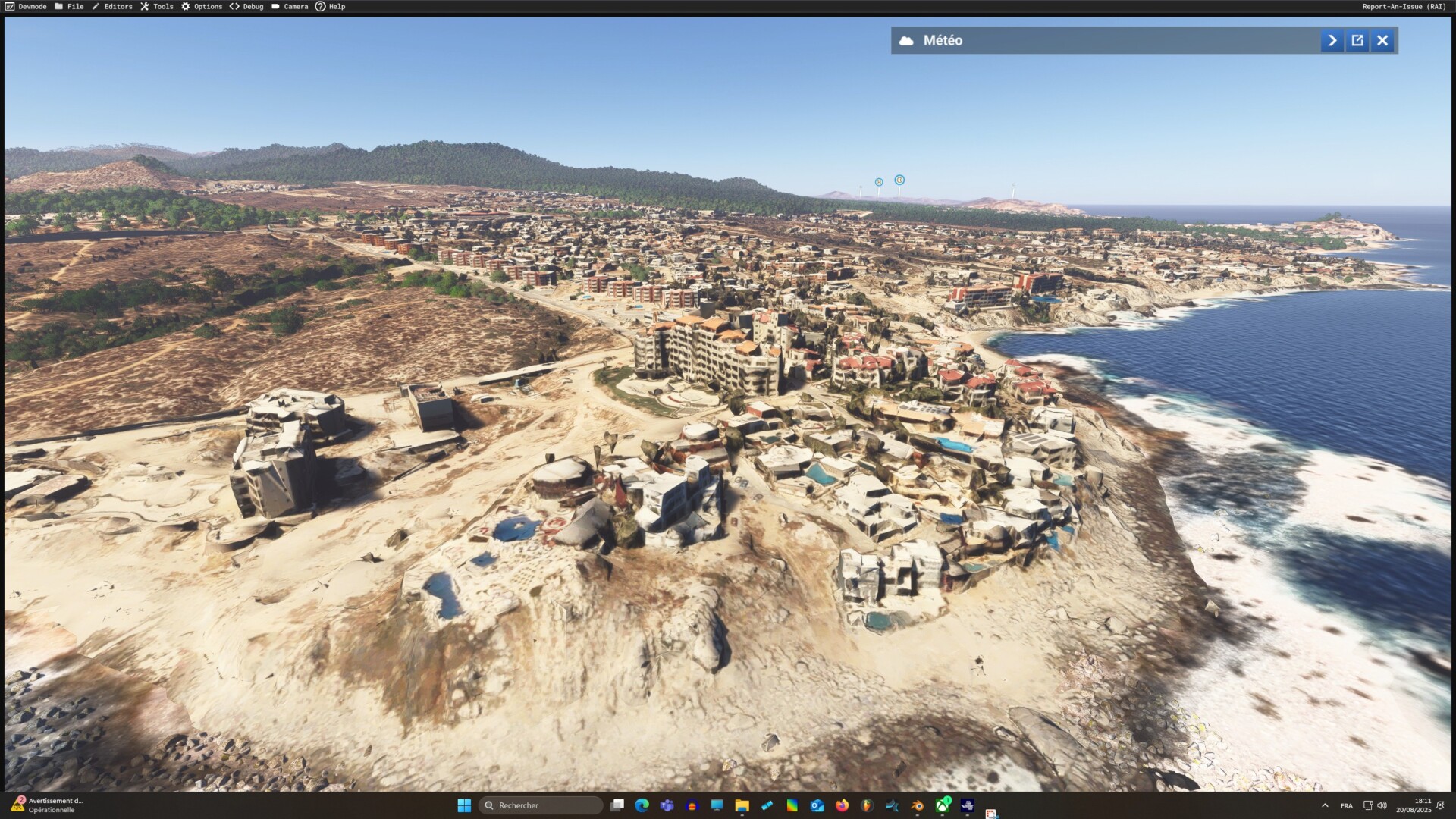Open the Debug menu

(246, 6)
